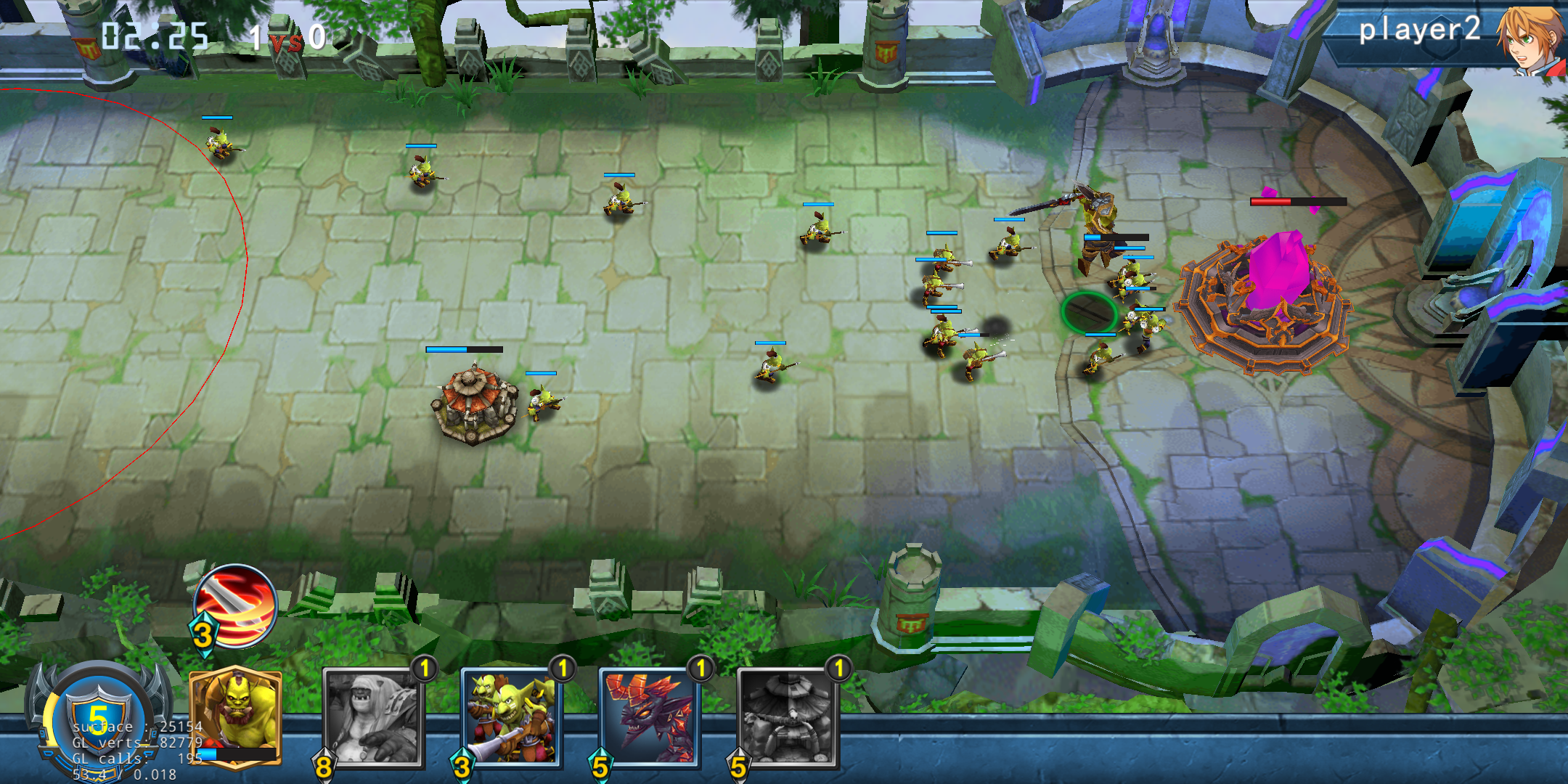
Task: Choose the greyed-out tower building card
Action: 788,717
